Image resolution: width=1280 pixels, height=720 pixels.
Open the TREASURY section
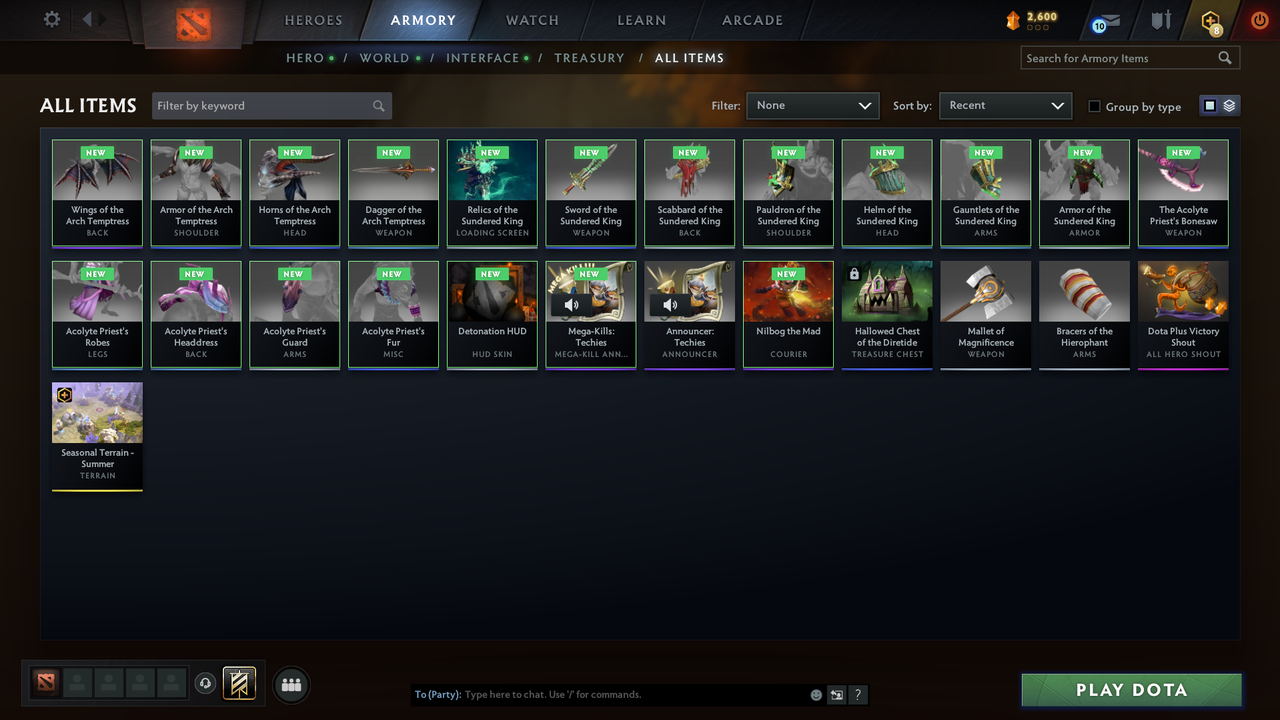[x=589, y=58]
